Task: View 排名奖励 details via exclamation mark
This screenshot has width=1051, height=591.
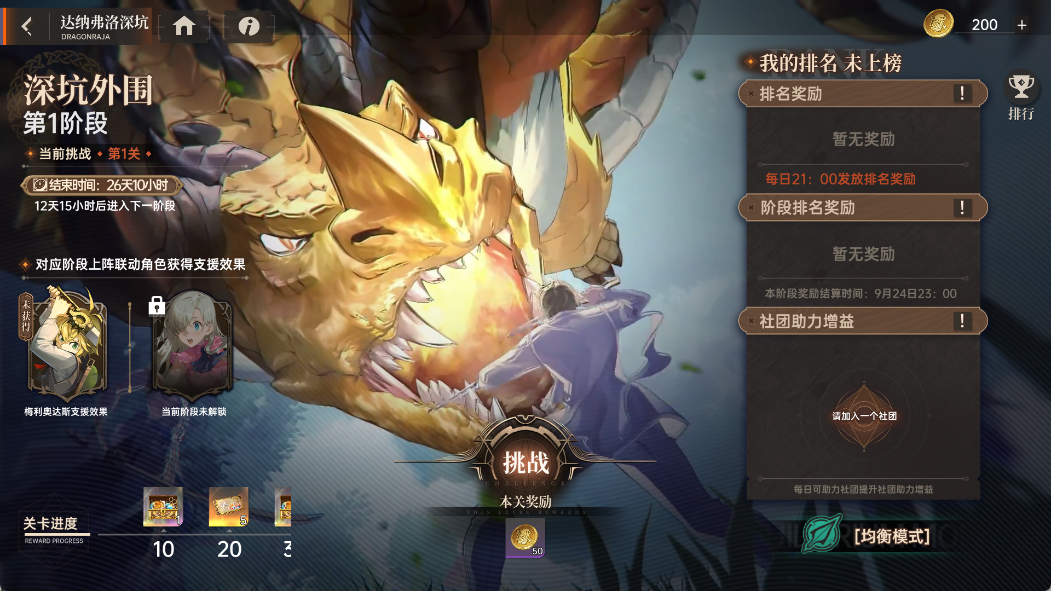Action: [x=962, y=94]
